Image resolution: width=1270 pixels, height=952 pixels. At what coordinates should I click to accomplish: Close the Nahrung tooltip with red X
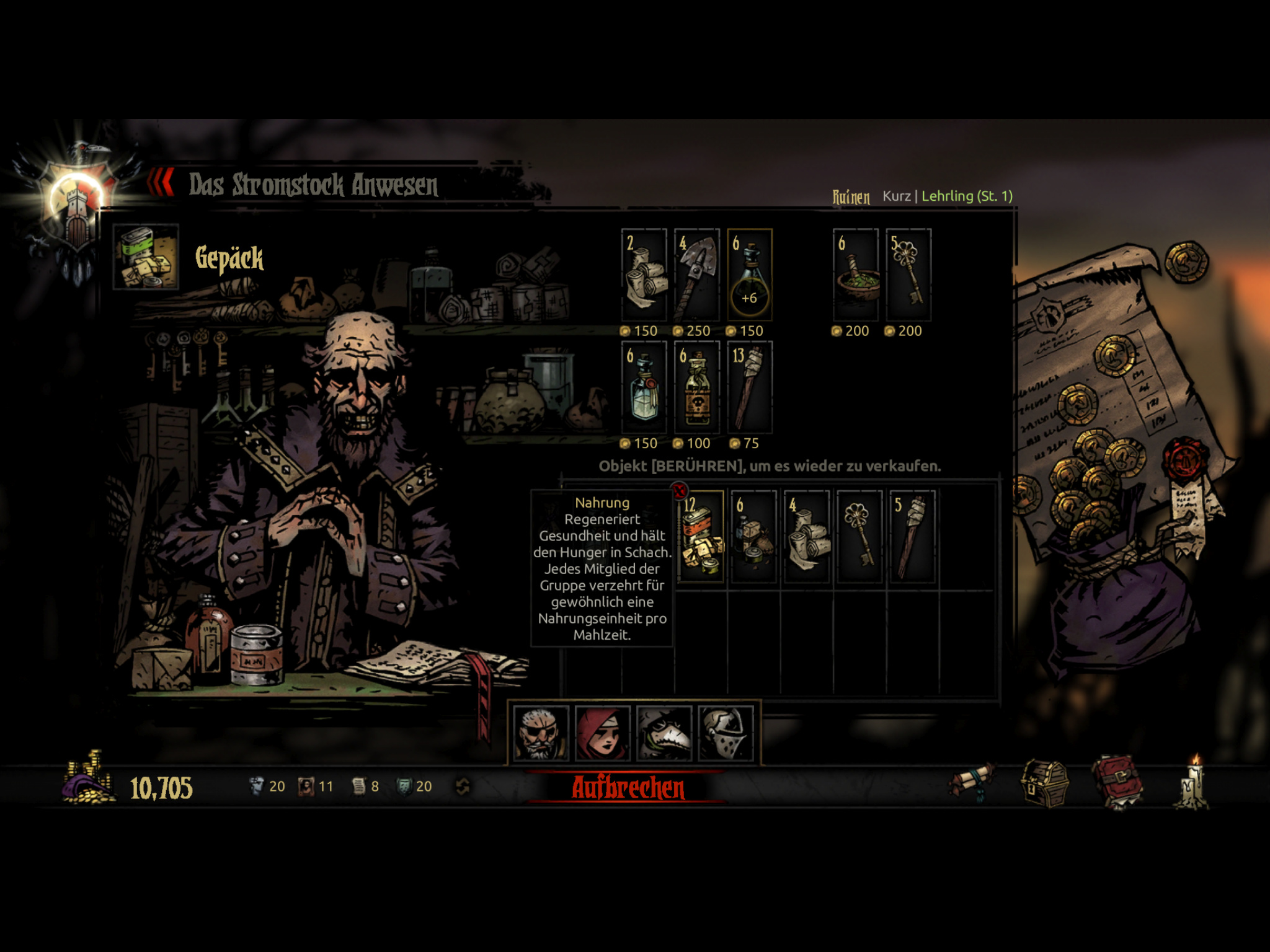(x=680, y=491)
